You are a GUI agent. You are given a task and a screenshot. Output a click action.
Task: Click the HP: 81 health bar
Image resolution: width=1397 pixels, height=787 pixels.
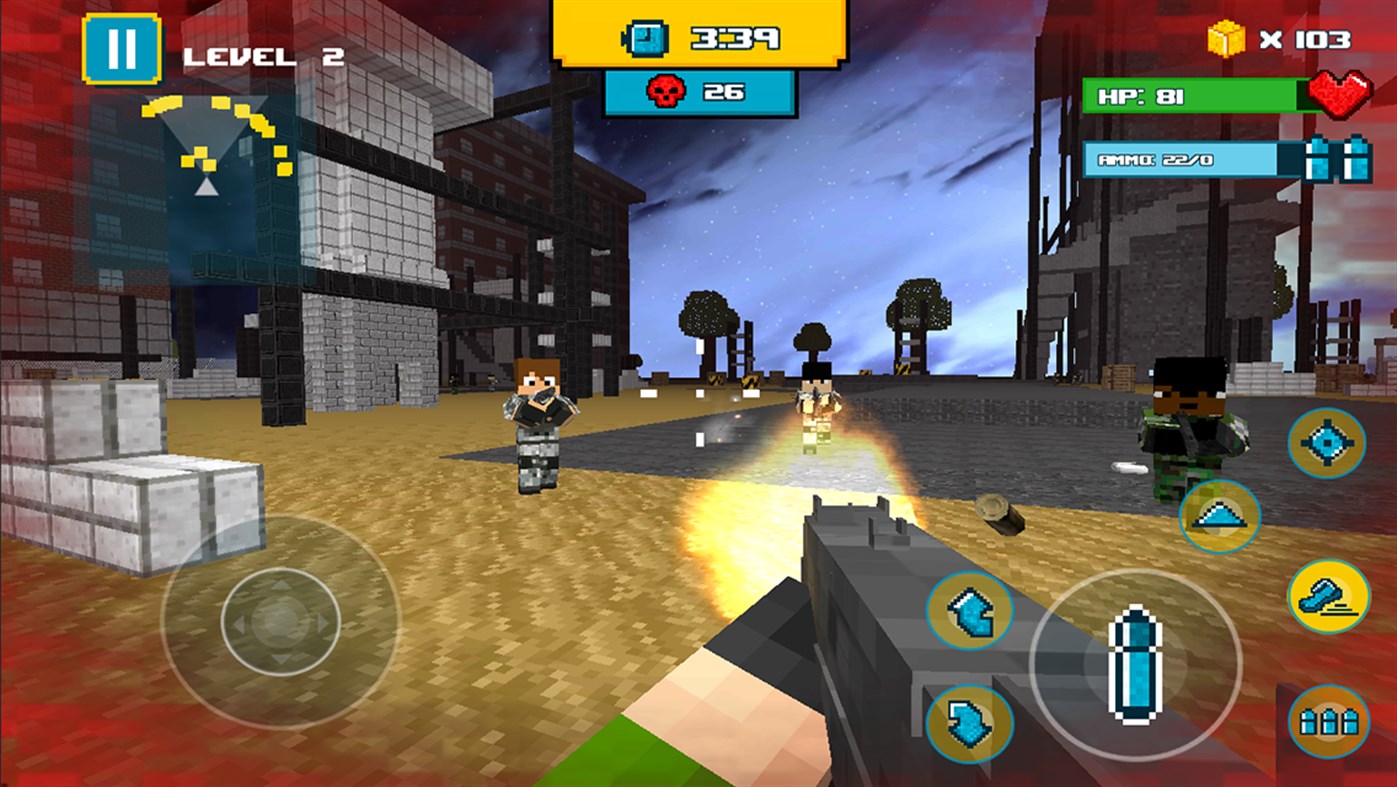pos(1190,97)
